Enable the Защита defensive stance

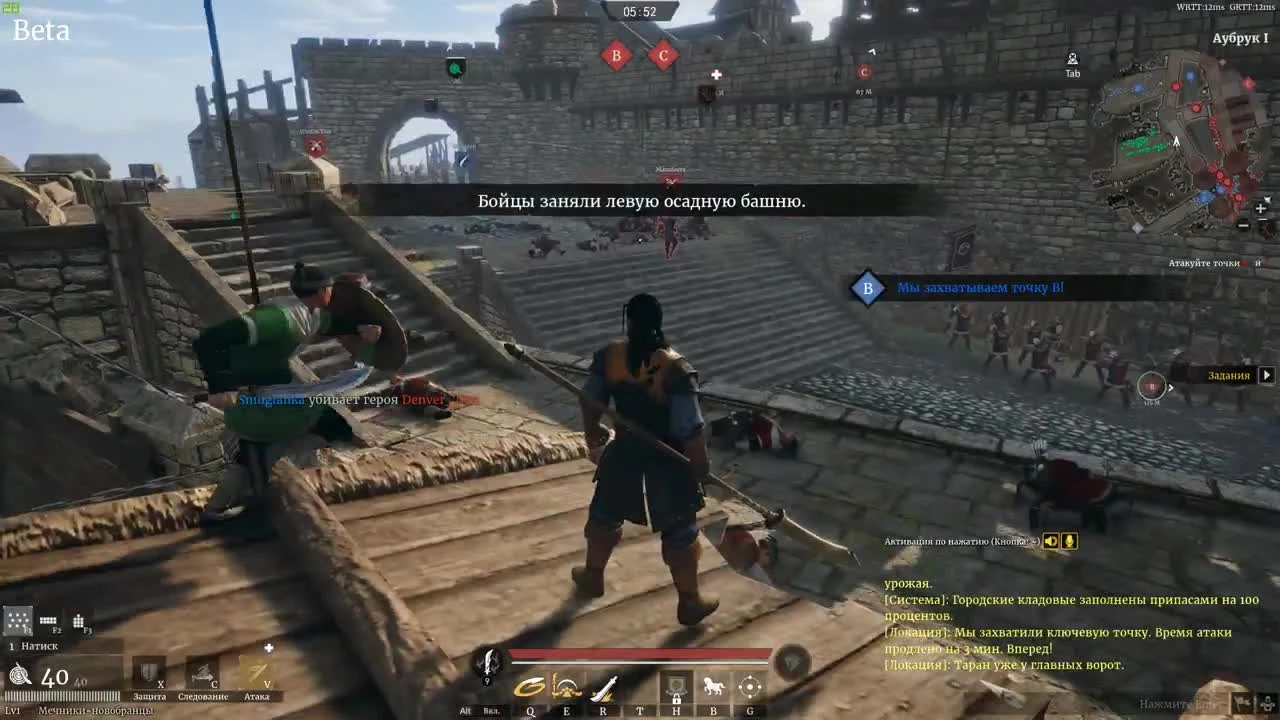(148, 673)
